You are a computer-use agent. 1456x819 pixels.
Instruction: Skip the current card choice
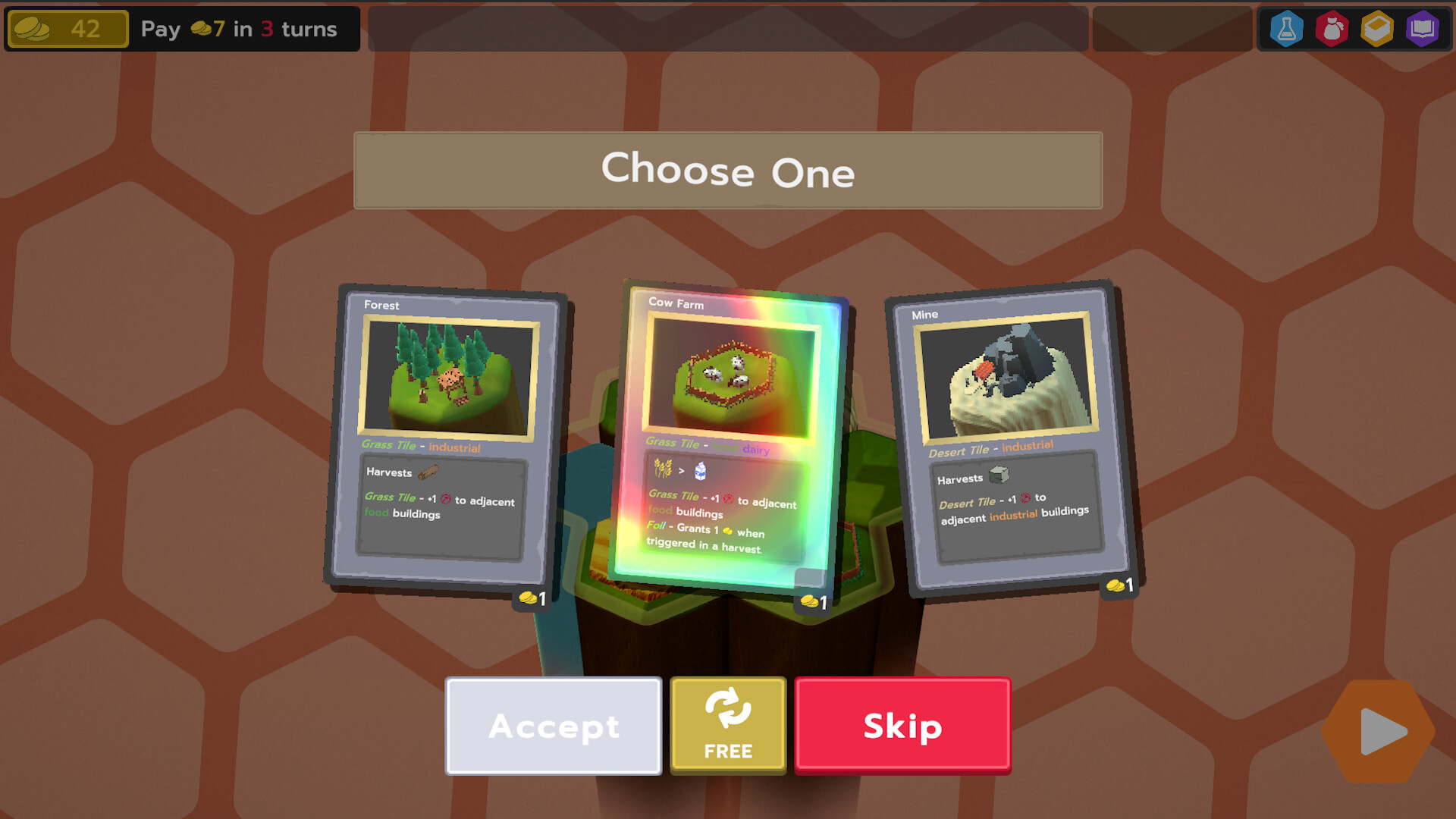pyautogui.click(x=902, y=726)
